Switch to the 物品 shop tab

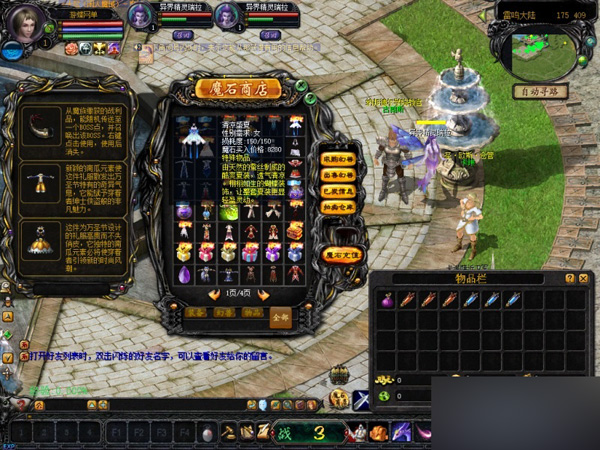252,314
